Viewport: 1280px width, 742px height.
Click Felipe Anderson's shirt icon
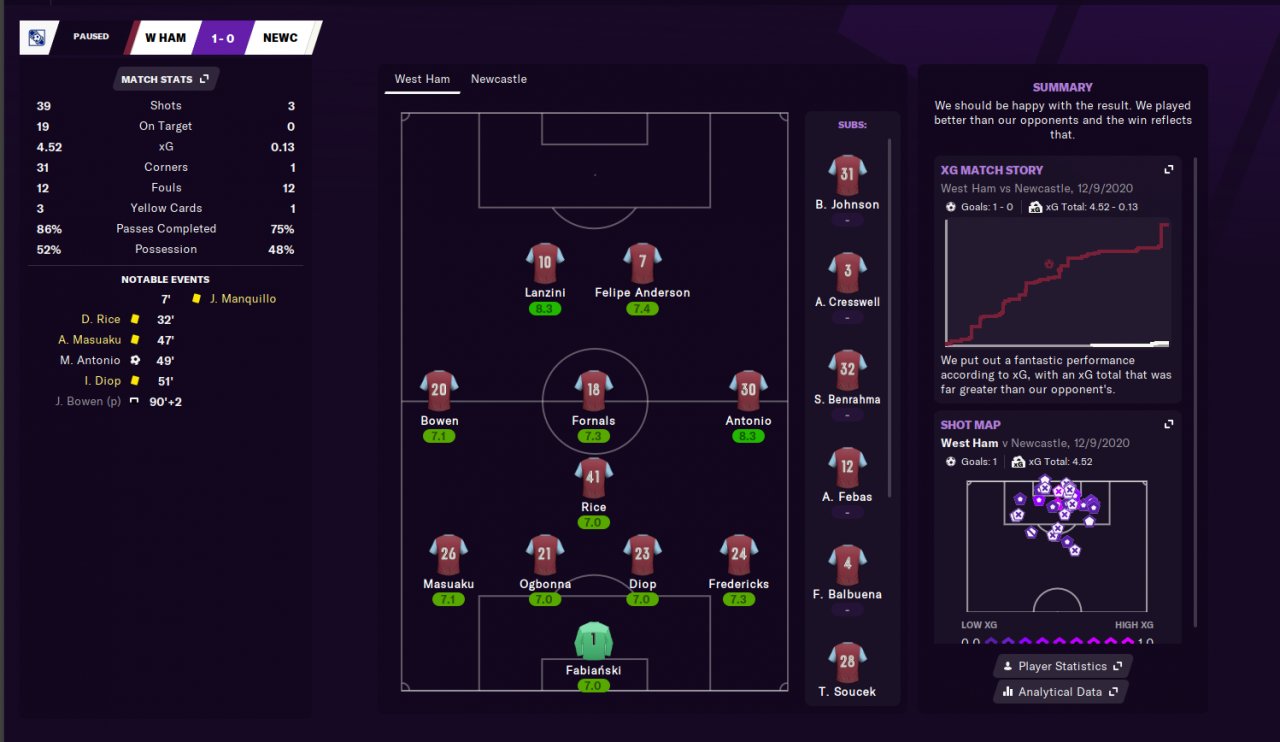click(642, 264)
